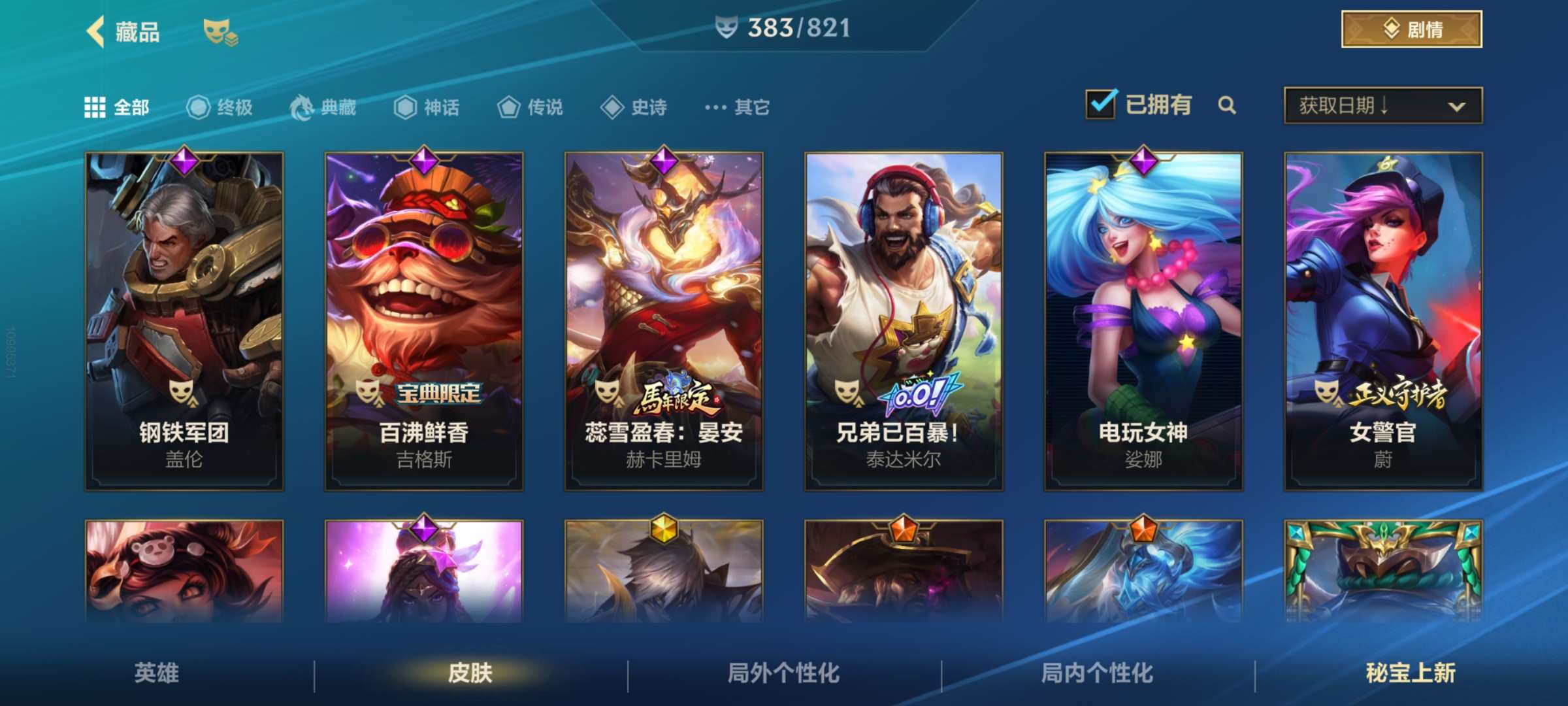Expand the 其它 filter options

pyautogui.click(x=735, y=108)
